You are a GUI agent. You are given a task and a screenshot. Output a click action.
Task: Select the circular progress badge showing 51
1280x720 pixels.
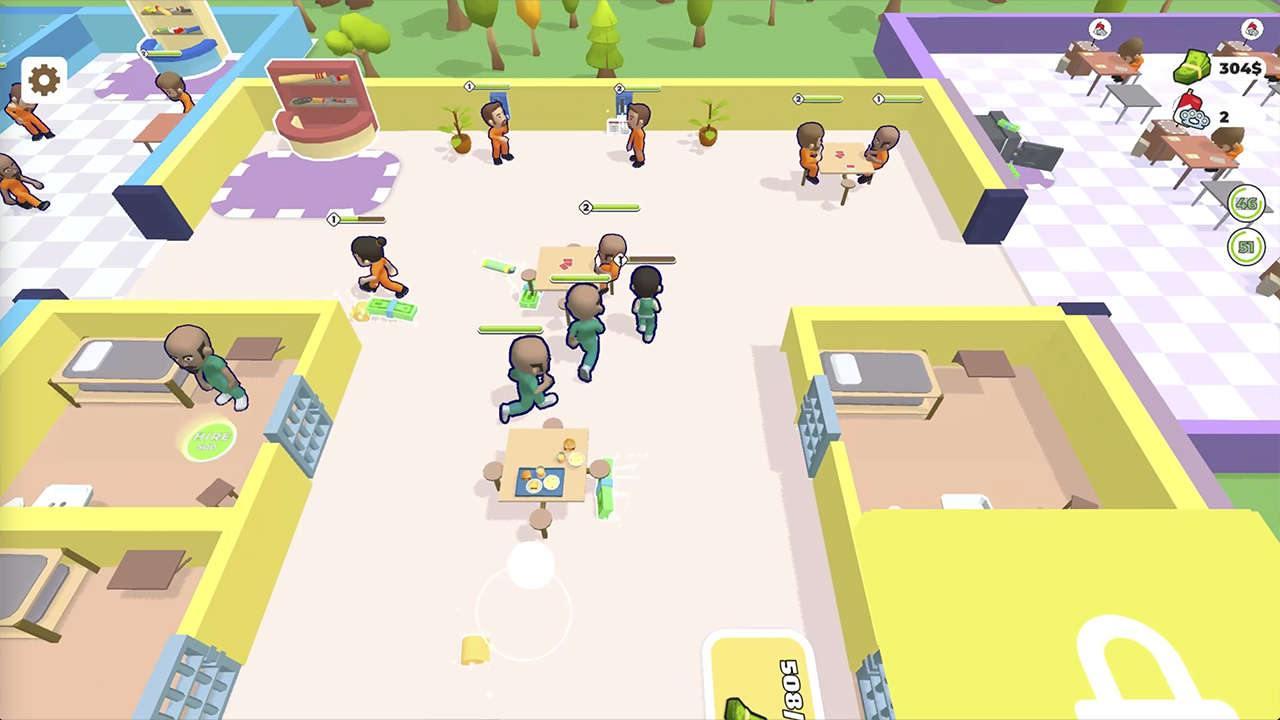[x=1246, y=247]
